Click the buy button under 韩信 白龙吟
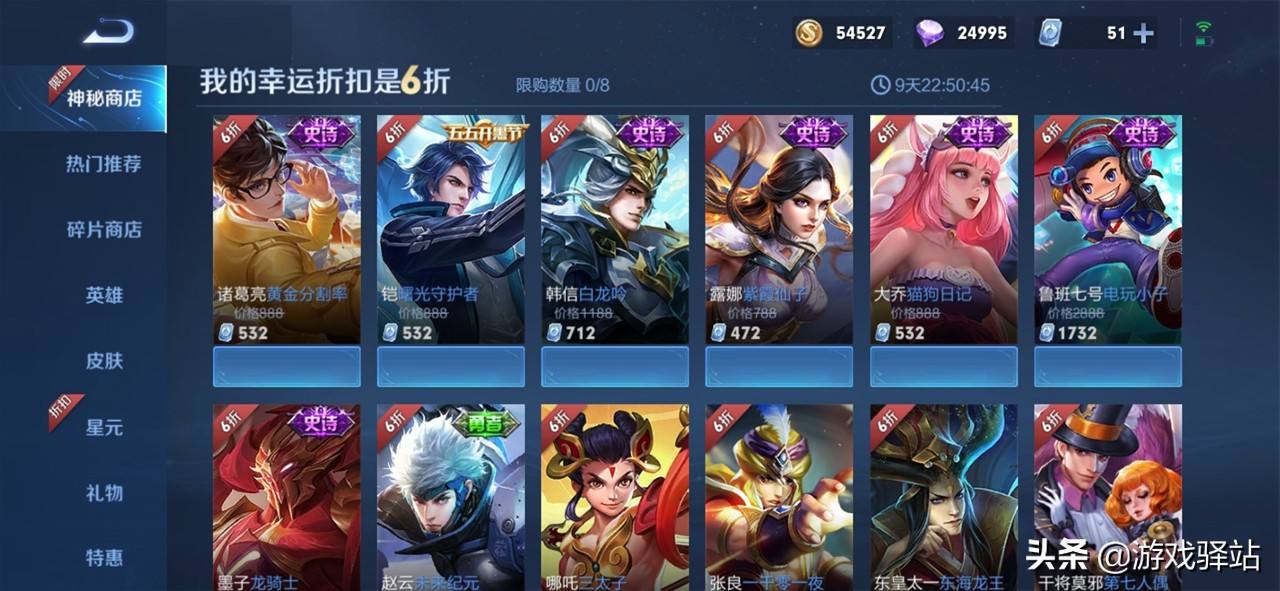Screen dimensions: 1280x591 pyautogui.click(x=614, y=367)
